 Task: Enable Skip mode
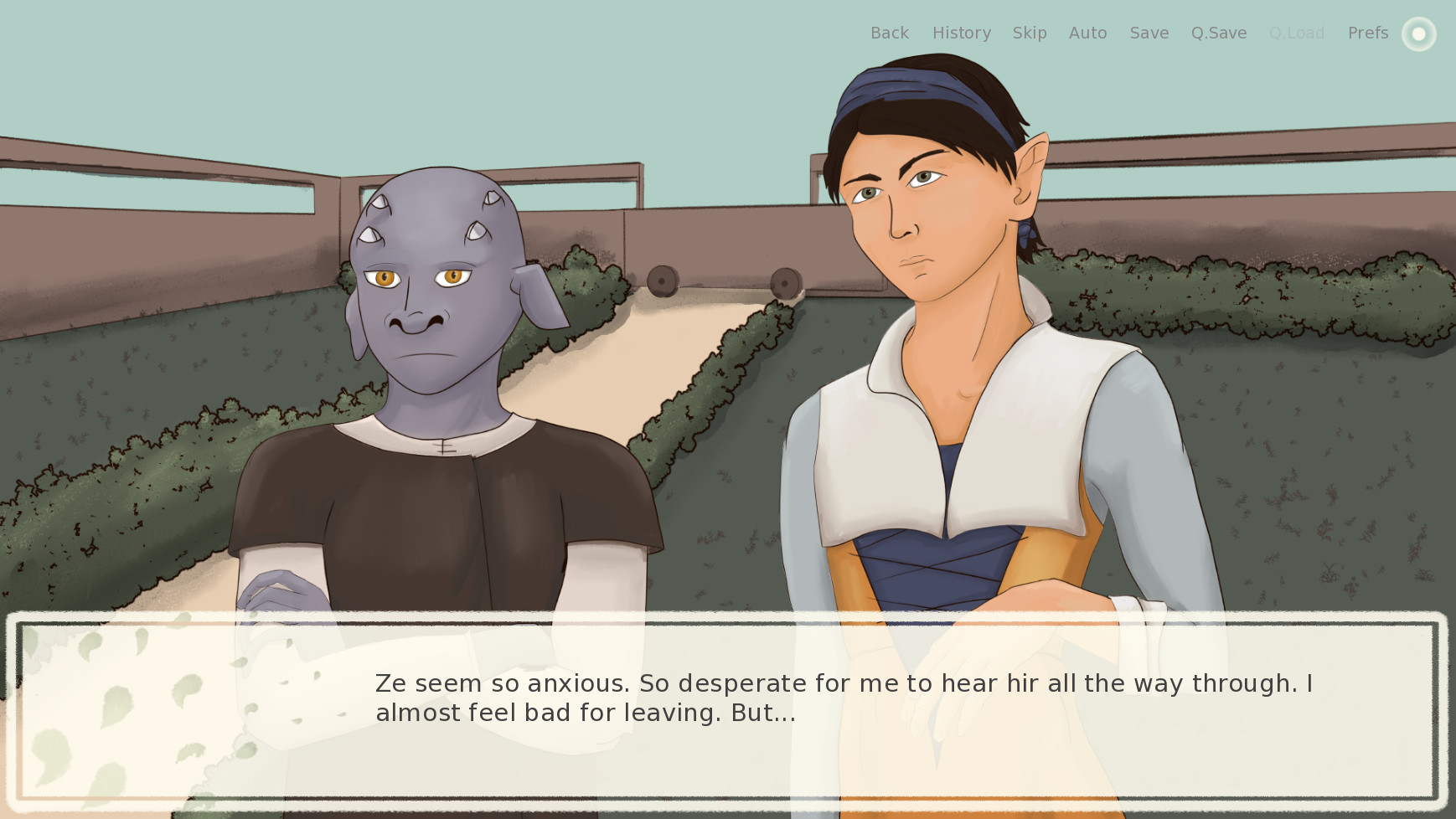[x=1030, y=33]
